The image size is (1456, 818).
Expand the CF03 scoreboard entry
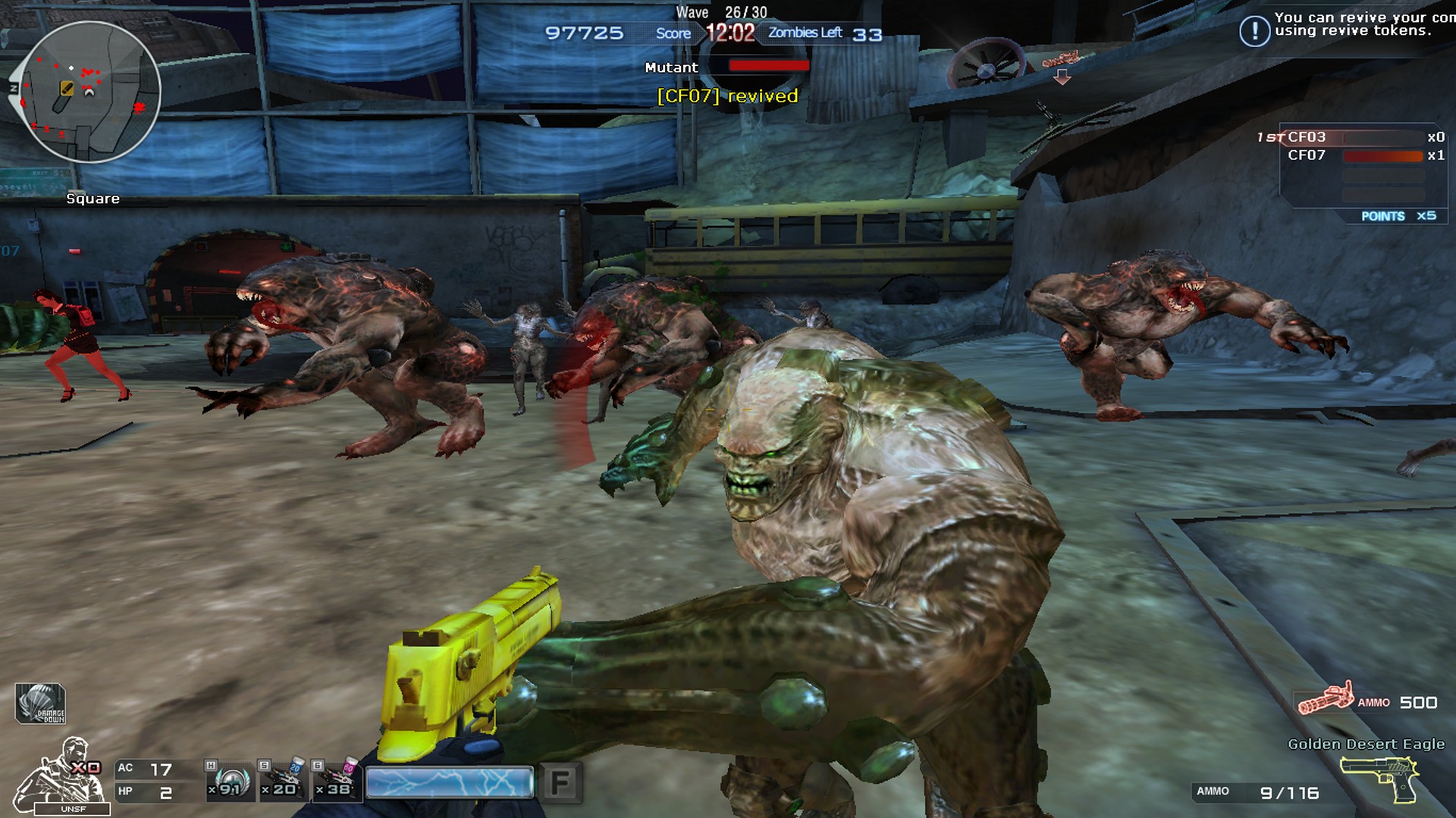click(1304, 137)
